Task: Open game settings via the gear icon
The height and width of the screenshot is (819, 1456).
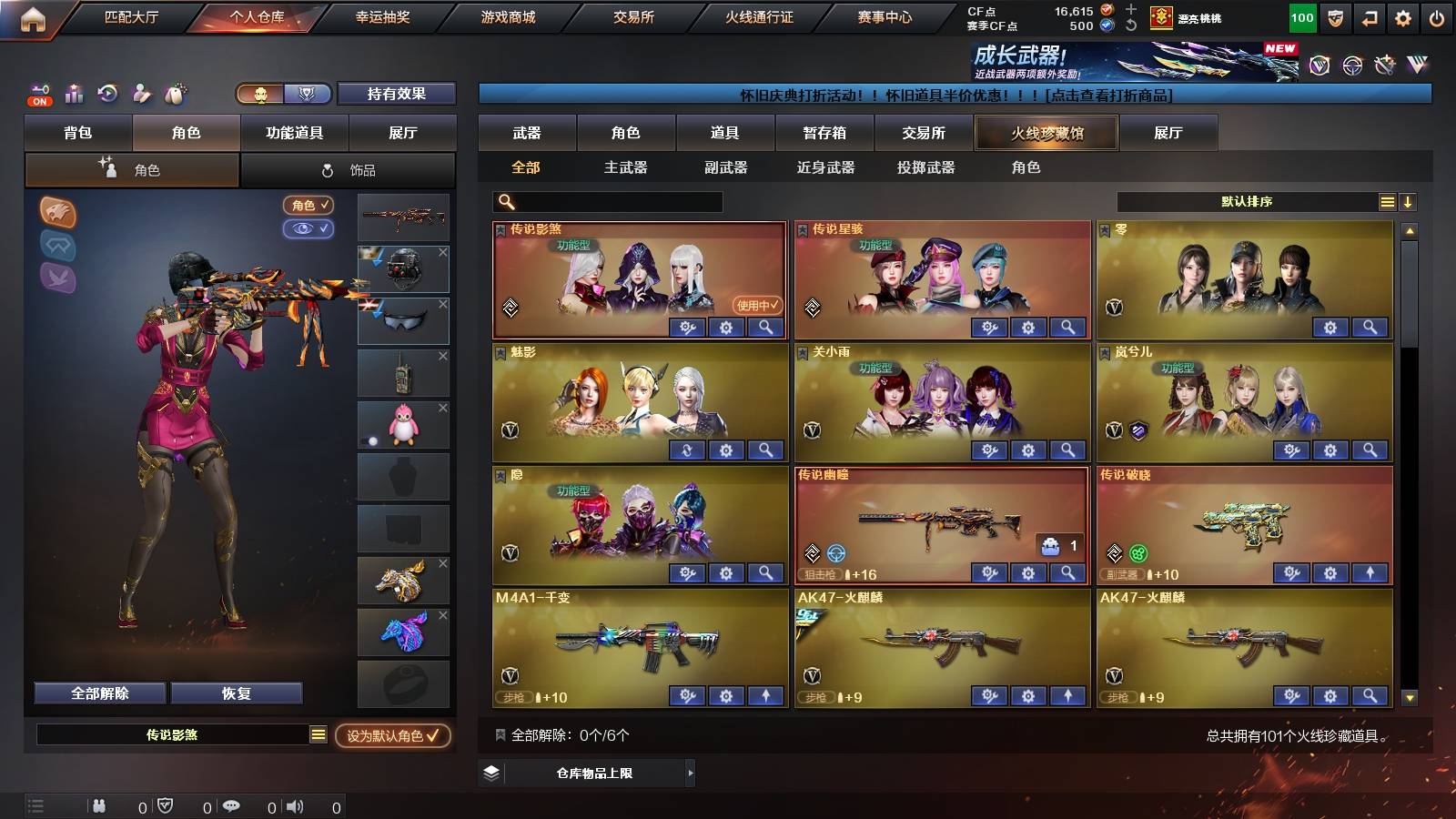Action: 1403,17
